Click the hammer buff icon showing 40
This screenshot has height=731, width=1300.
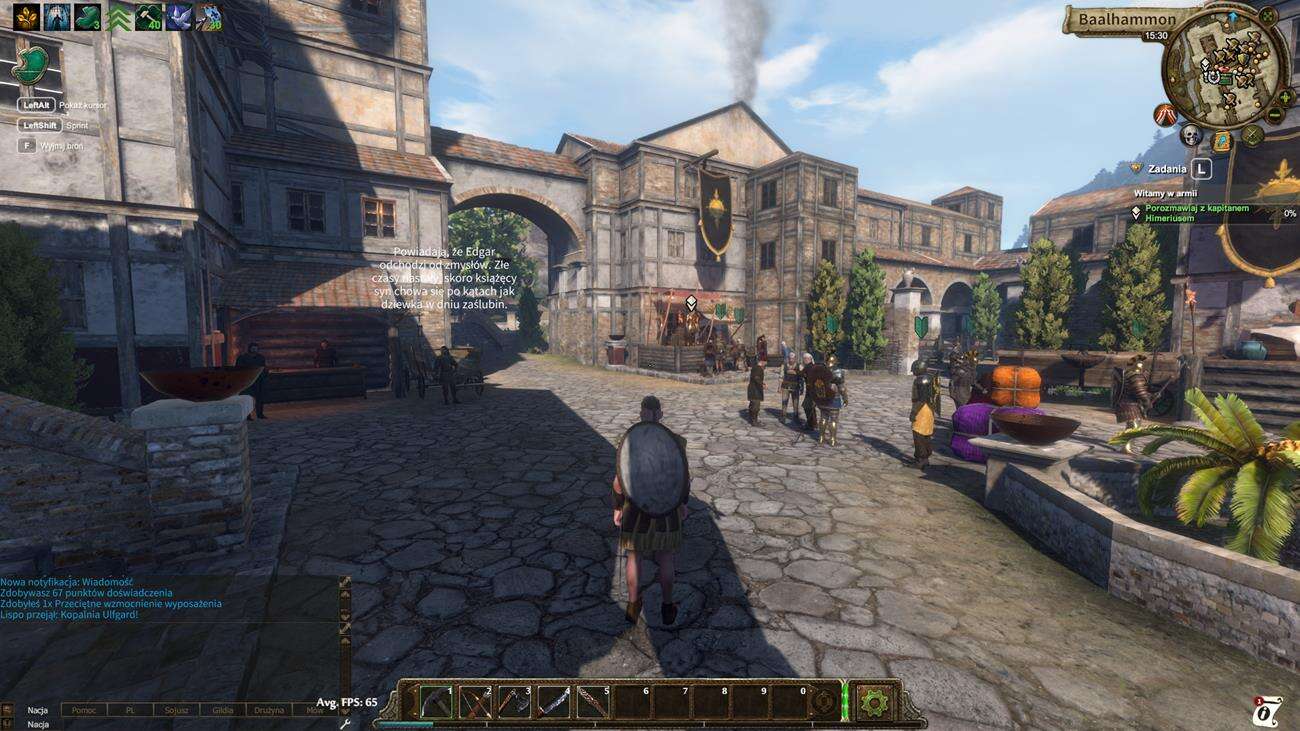148,17
